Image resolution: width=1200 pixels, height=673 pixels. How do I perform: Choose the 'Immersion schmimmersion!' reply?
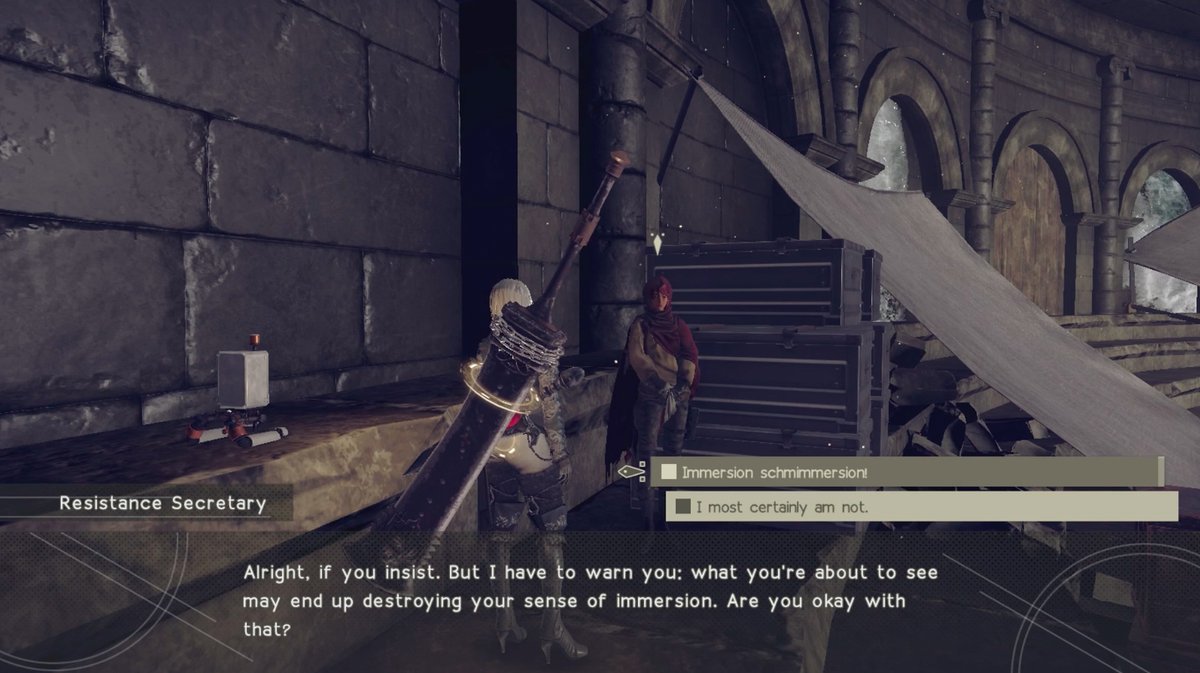[x=905, y=471]
